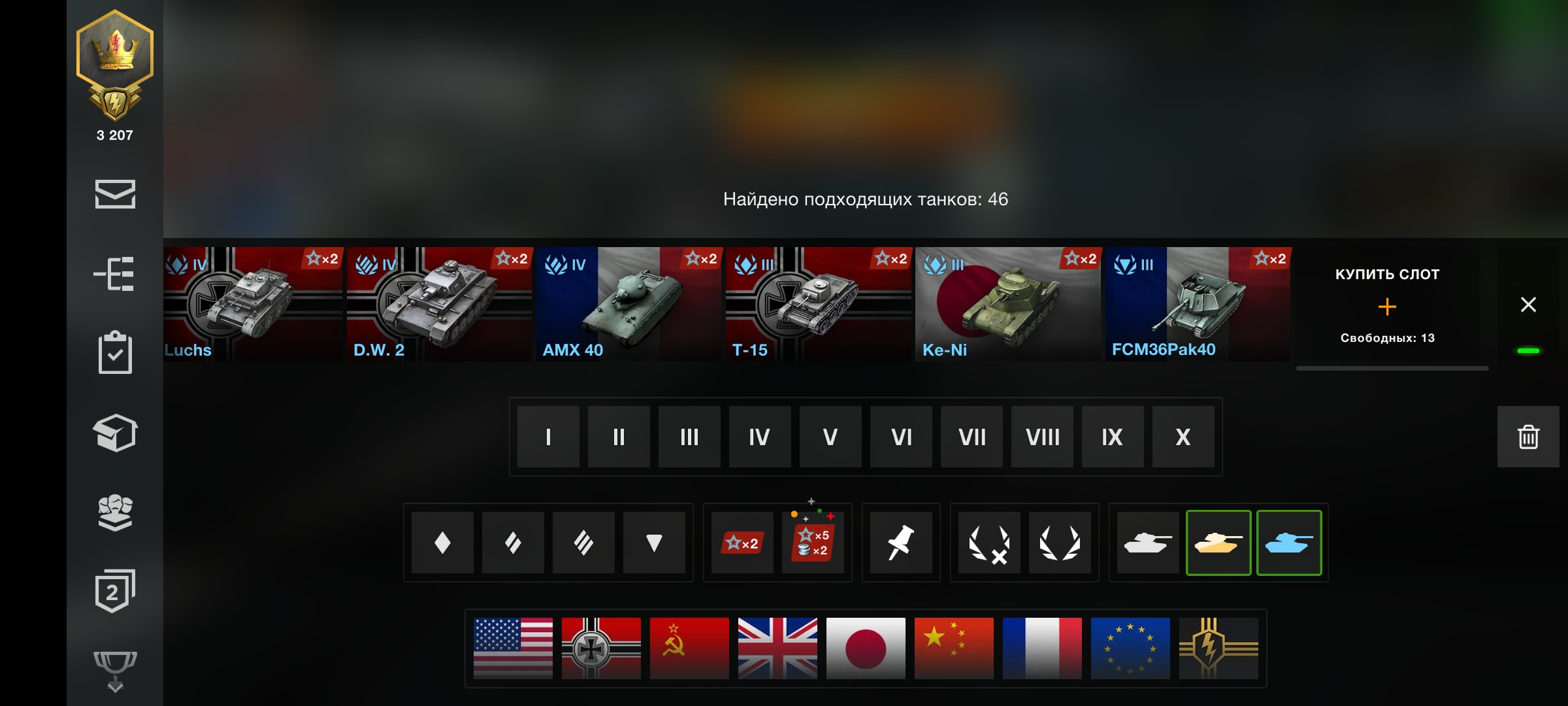Show only Japanese tanks
This screenshot has width=1568, height=706.
pyautogui.click(x=866, y=648)
